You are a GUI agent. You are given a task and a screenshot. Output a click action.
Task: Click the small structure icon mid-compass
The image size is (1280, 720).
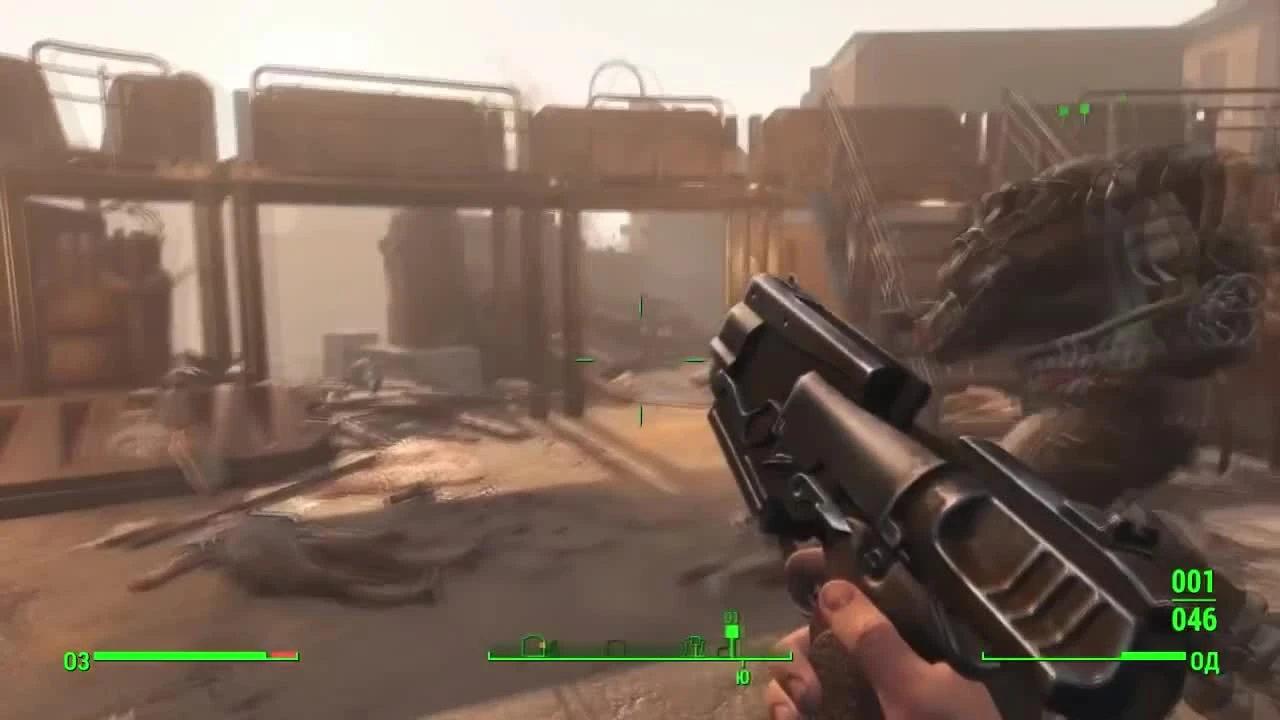(x=616, y=647)
